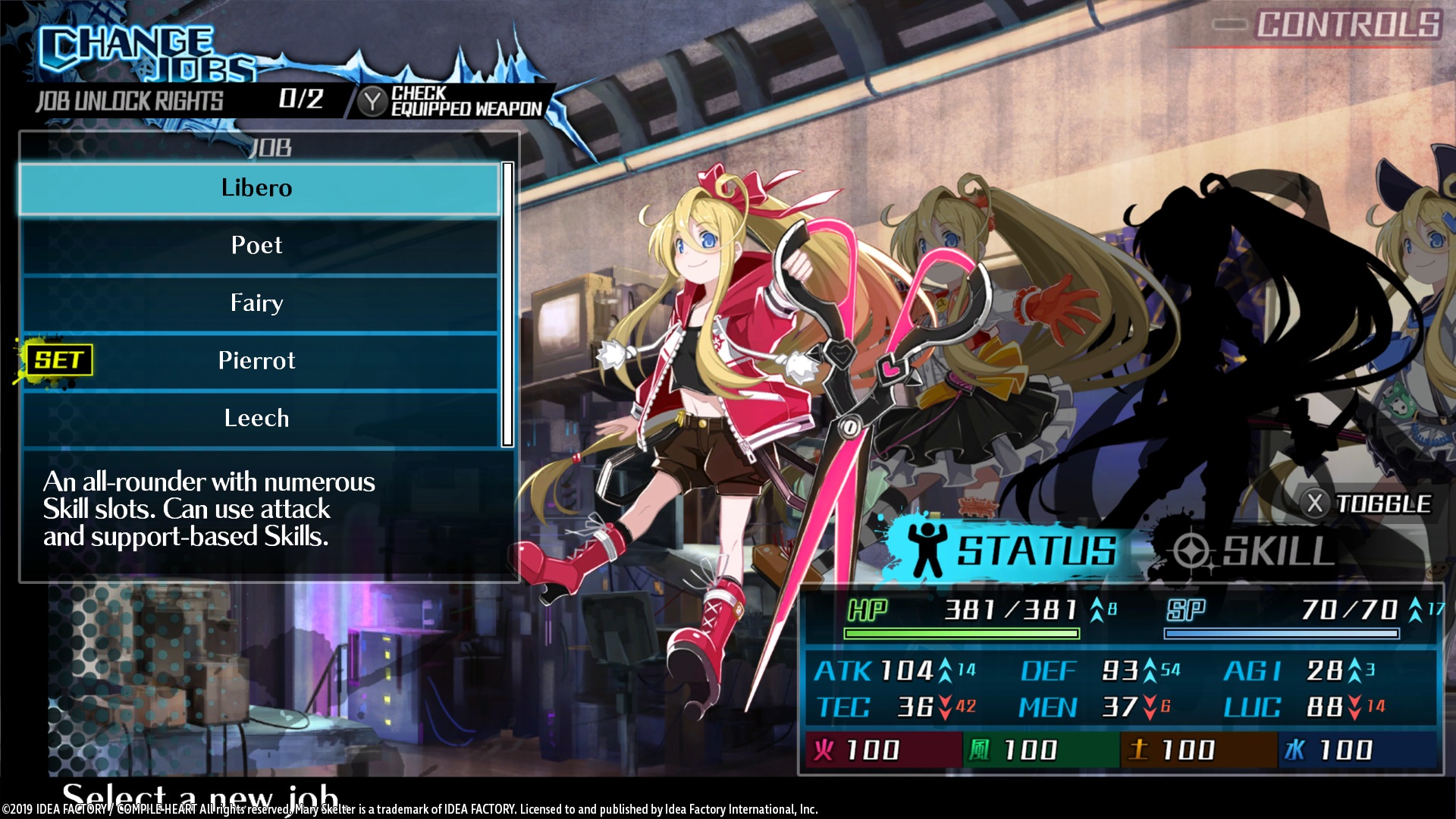Screen dimensions: 1456x819
Task: Choose the Leech job
Action: tap(258, 419)
